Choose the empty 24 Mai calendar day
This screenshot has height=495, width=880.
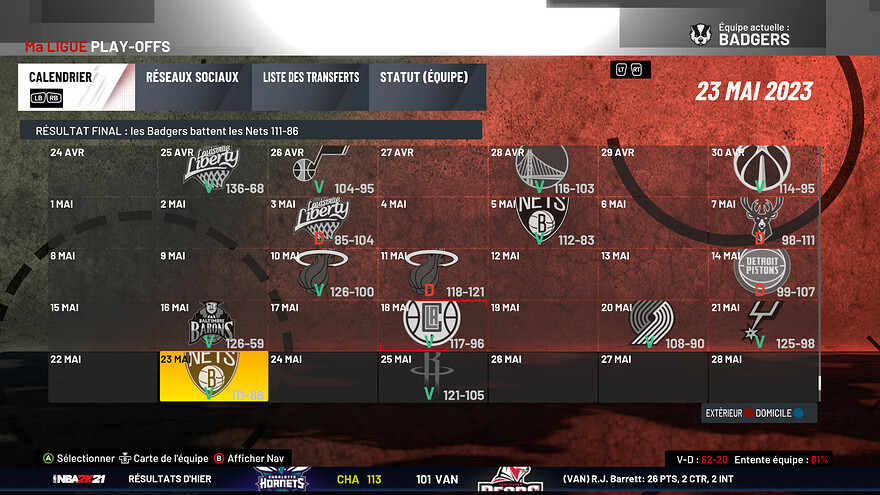tap(323, 376)
